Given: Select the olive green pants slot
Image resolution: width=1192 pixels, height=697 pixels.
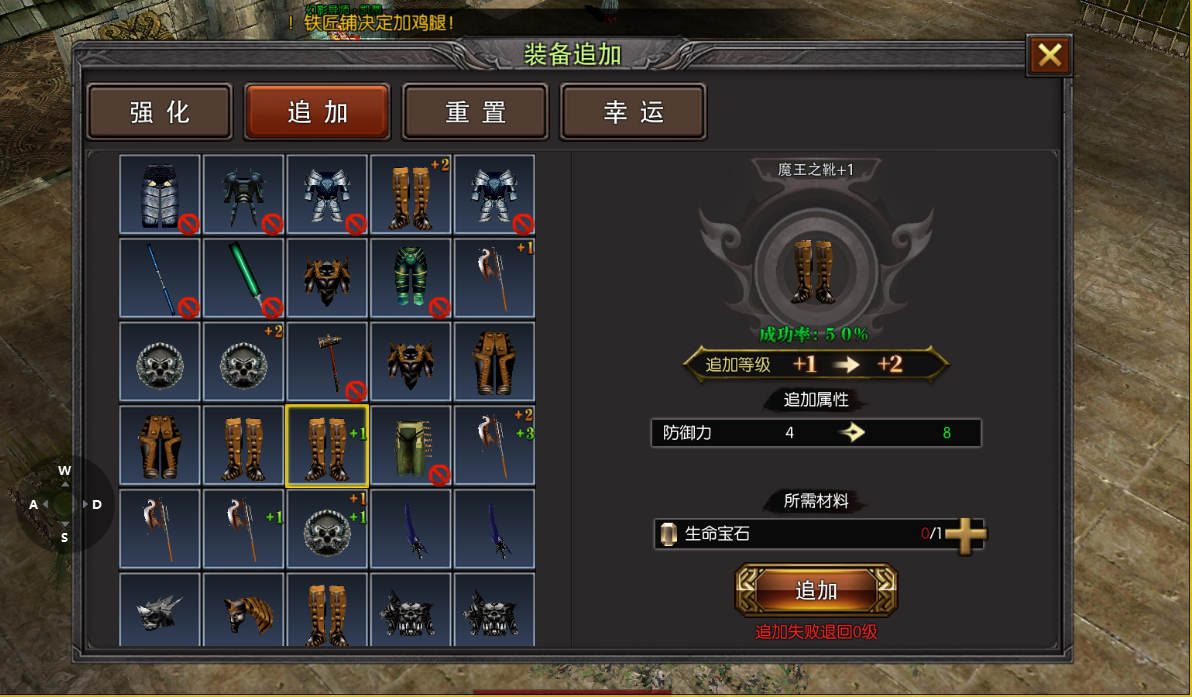Looking at the screenshot, I should (411, 445).
